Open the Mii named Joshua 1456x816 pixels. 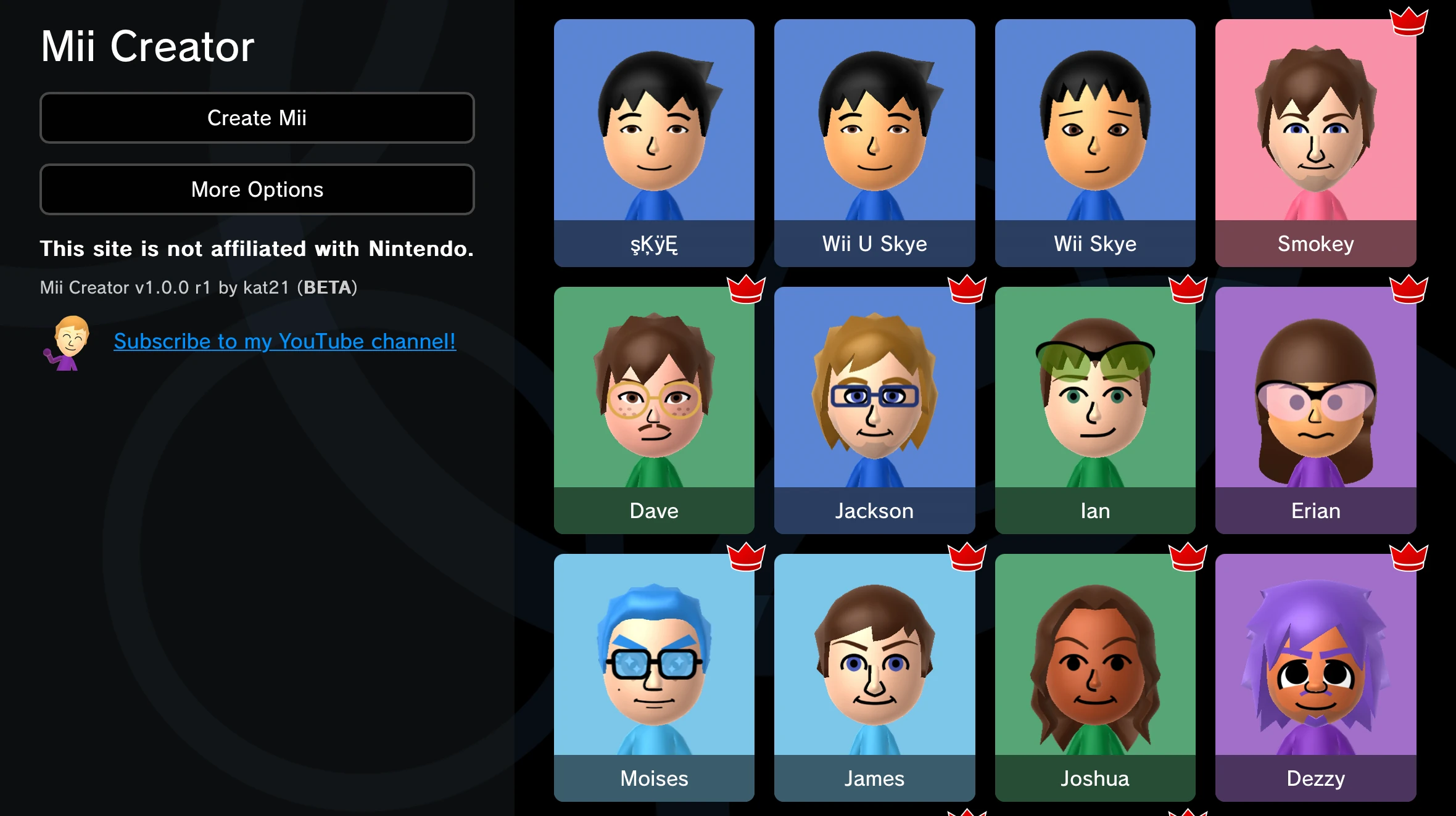tap(1094, 675)
